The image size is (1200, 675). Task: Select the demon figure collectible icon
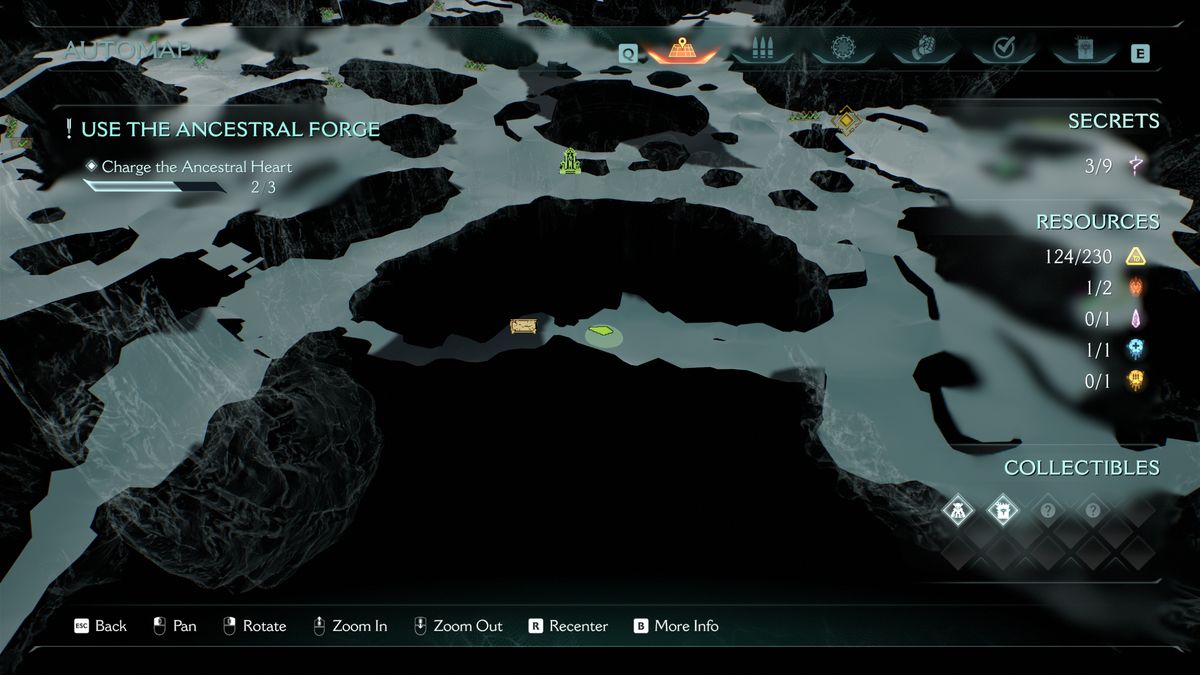pos(958,511)
